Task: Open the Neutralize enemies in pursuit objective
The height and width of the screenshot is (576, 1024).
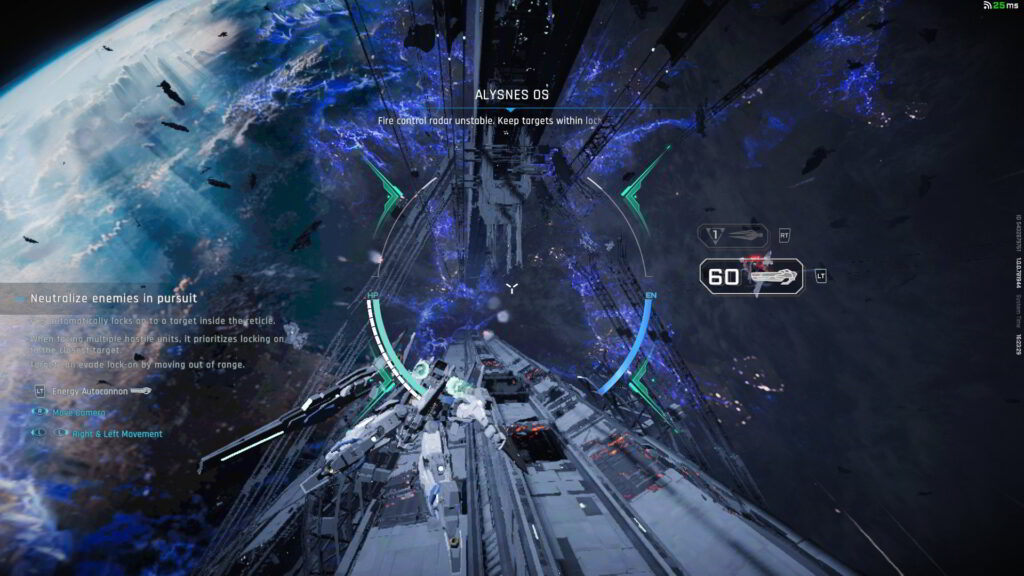Action: (113, 298)
